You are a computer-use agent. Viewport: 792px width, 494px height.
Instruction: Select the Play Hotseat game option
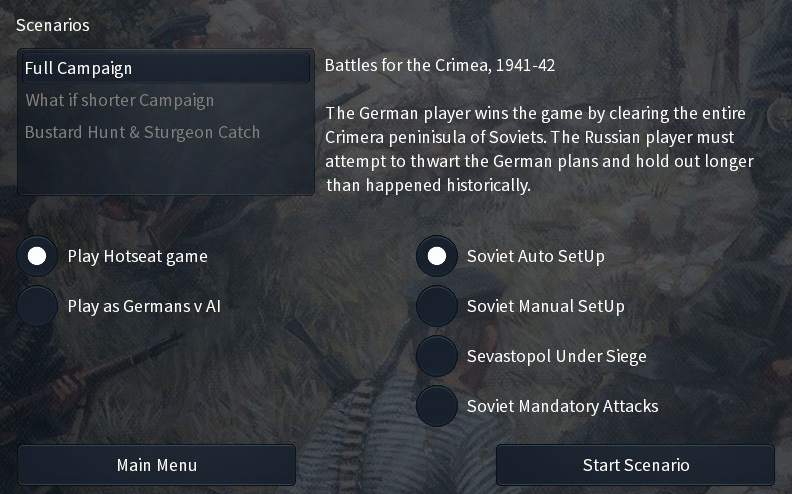pyautogui.click(x=37, y=256)
